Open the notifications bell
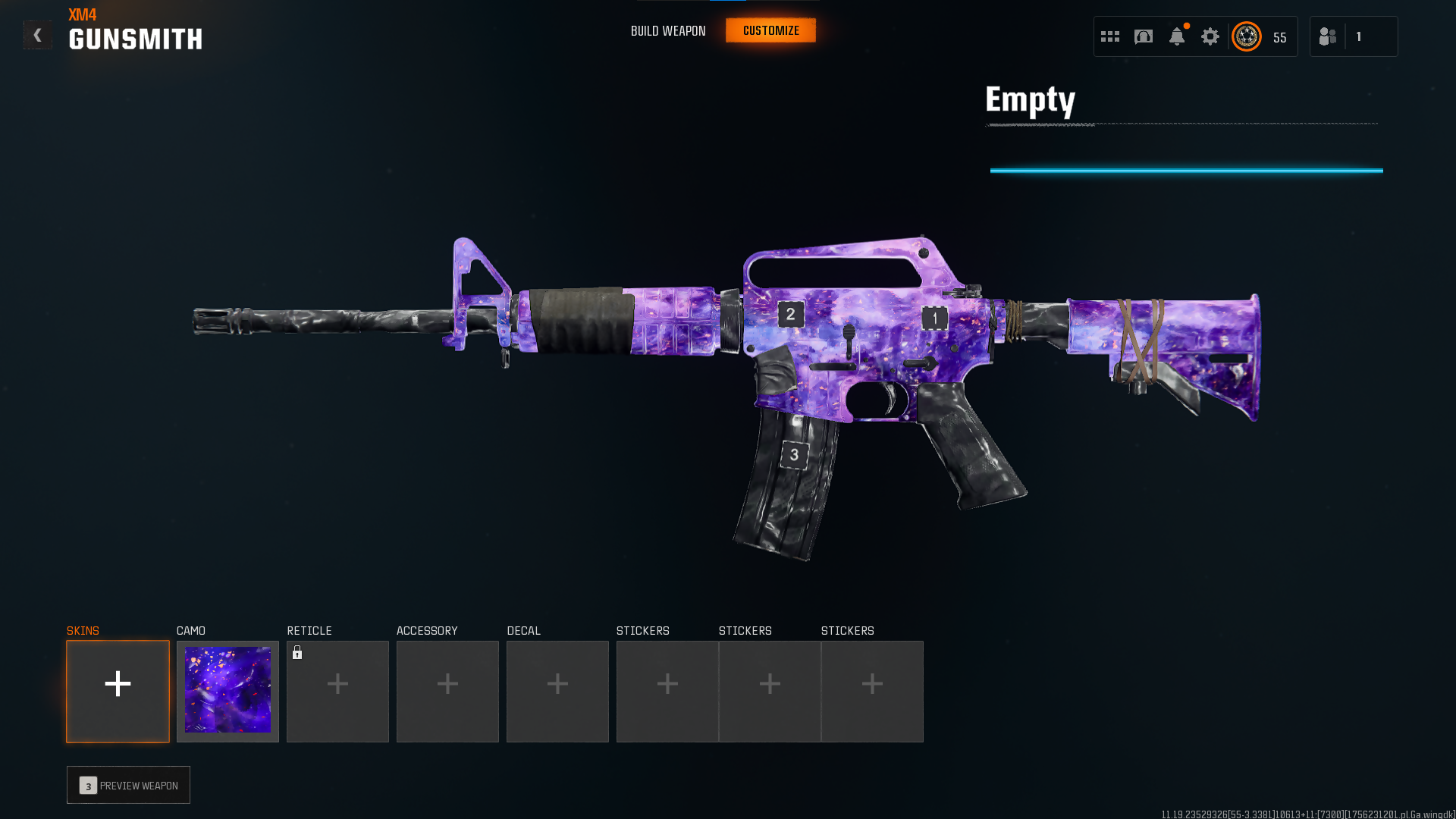1456x819 pixels. tap(1177, 36)
